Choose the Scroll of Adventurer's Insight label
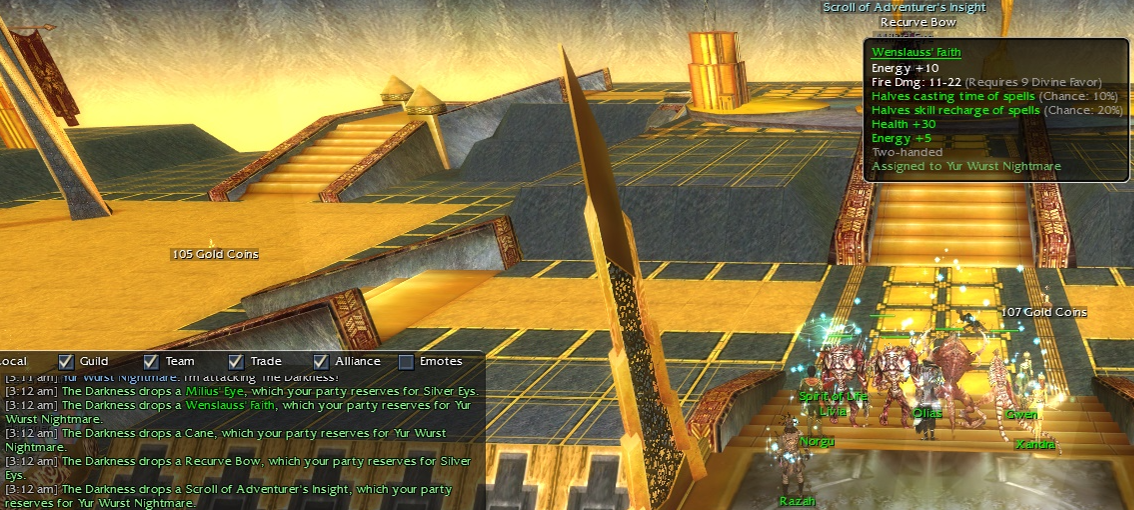The height and width of the screenshot is (510, 1134). (x=904, y=7)
